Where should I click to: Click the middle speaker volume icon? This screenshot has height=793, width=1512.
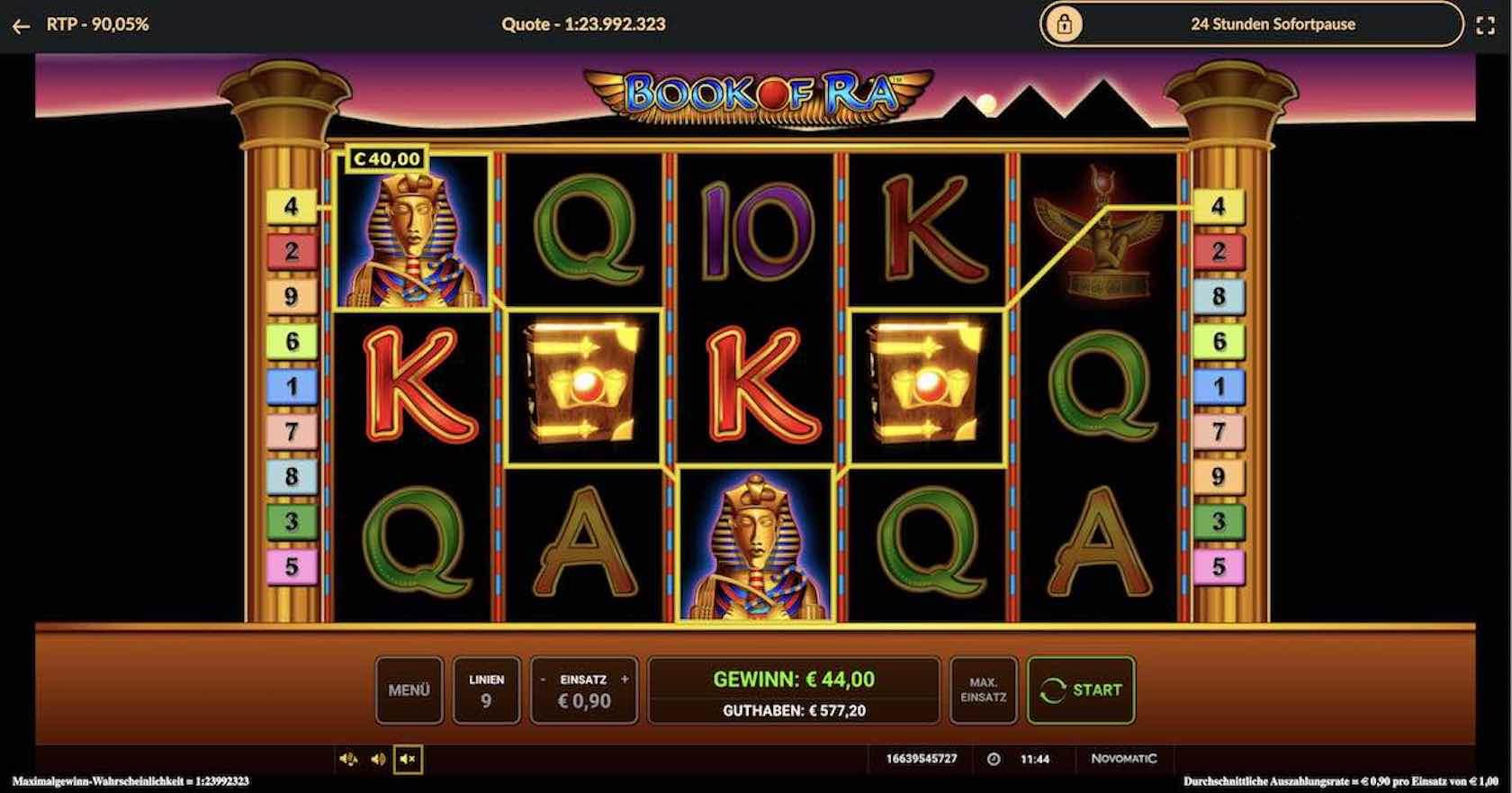pos(377,759)
